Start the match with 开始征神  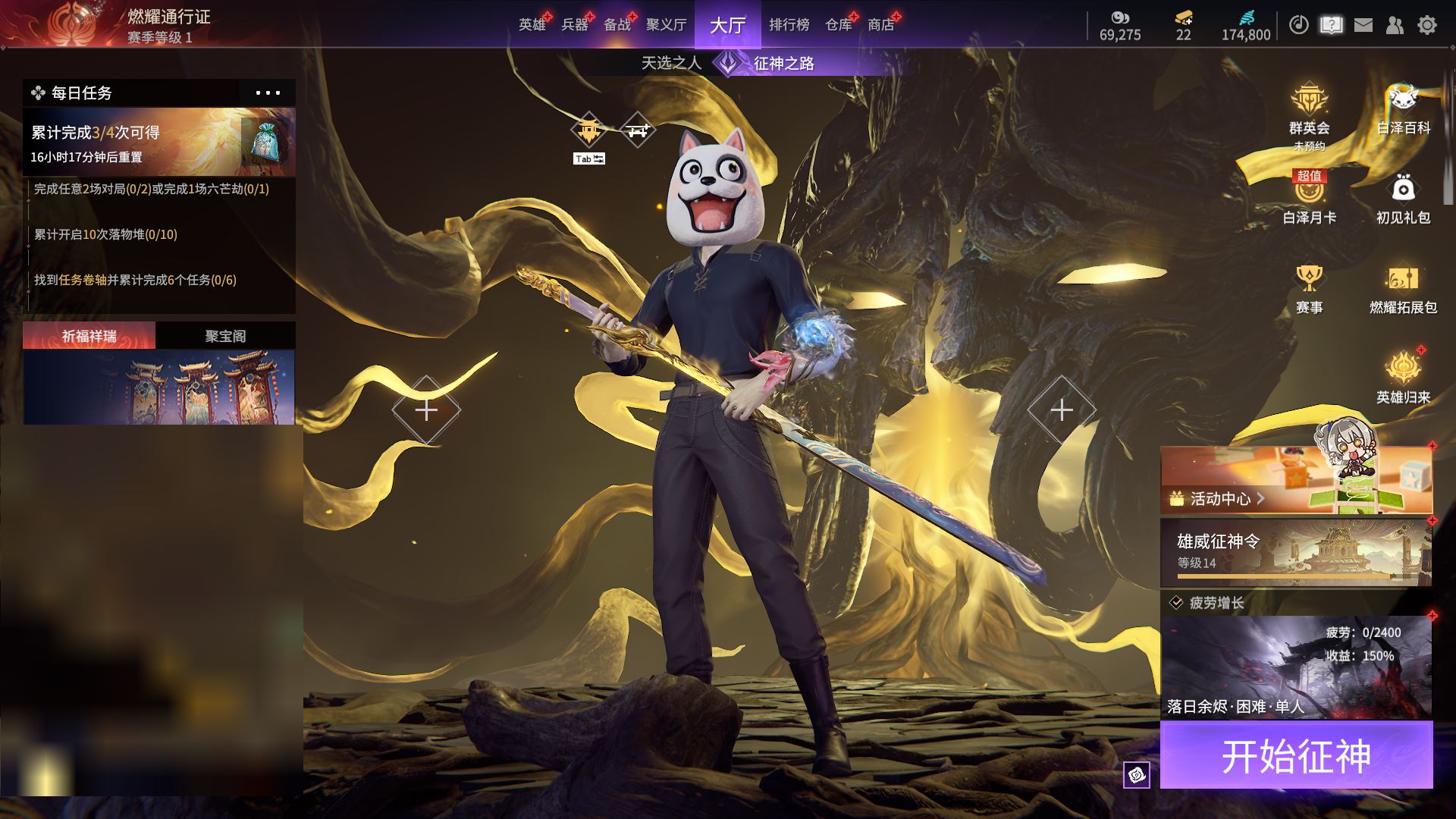(x=1296, y=755)
